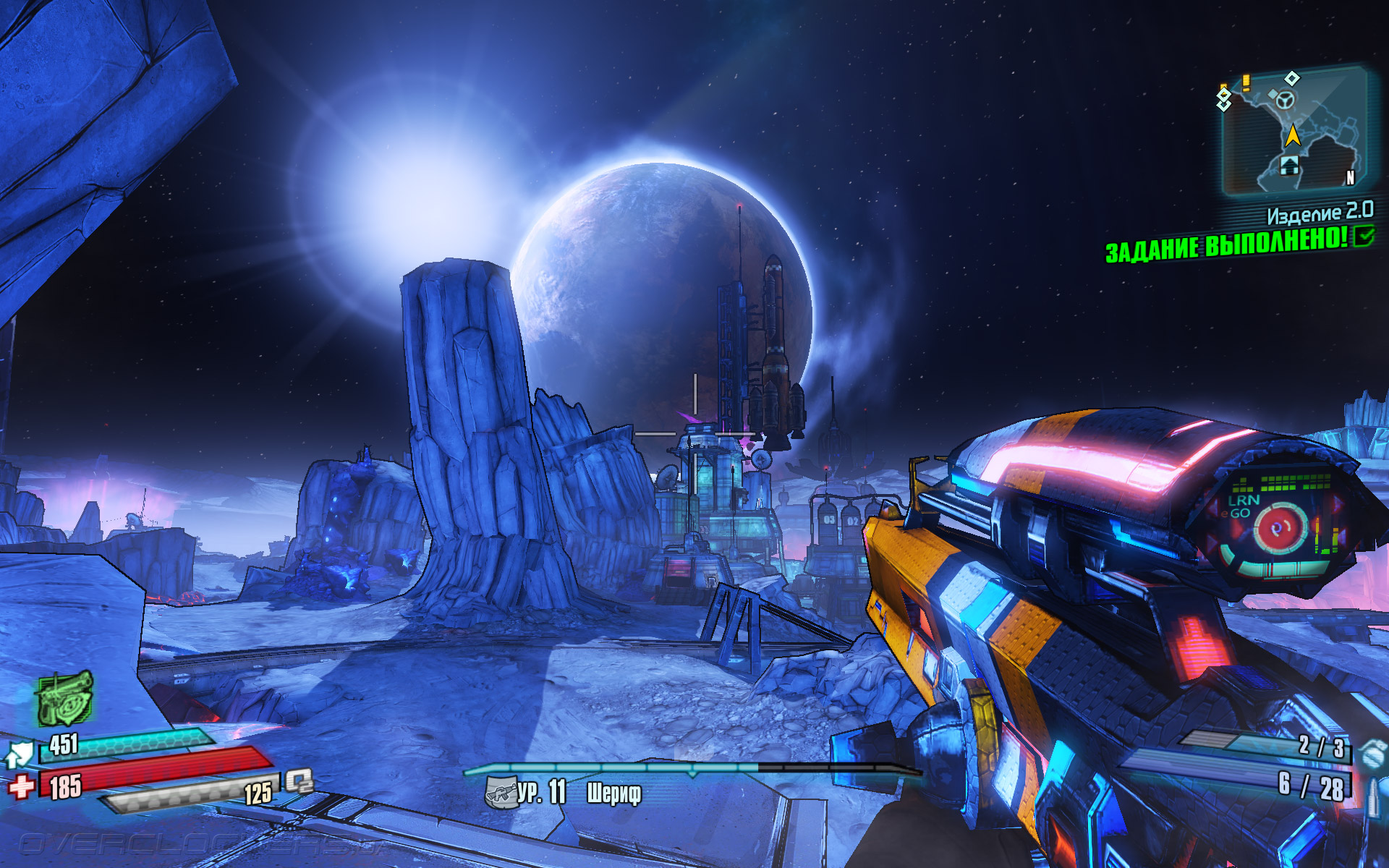Click the house-shaped marker on the minimap
This screenshot has height=868, width=1389.
pyautogui.click(x=1289, y=166)
